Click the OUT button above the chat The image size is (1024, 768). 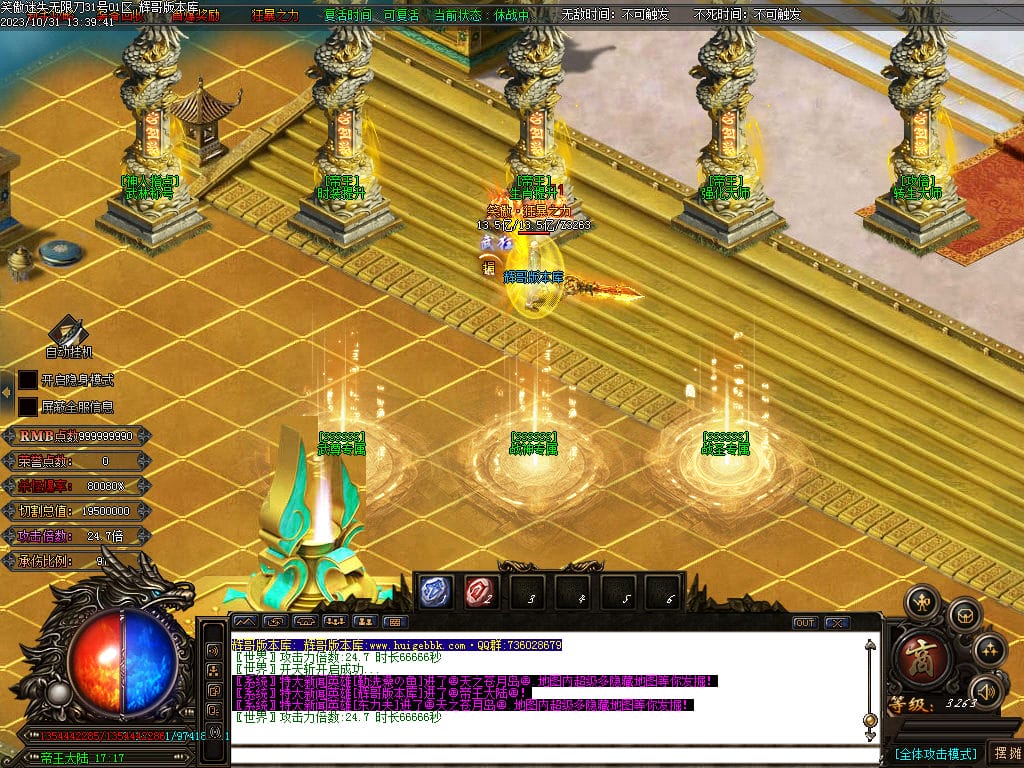coord(805,622)
